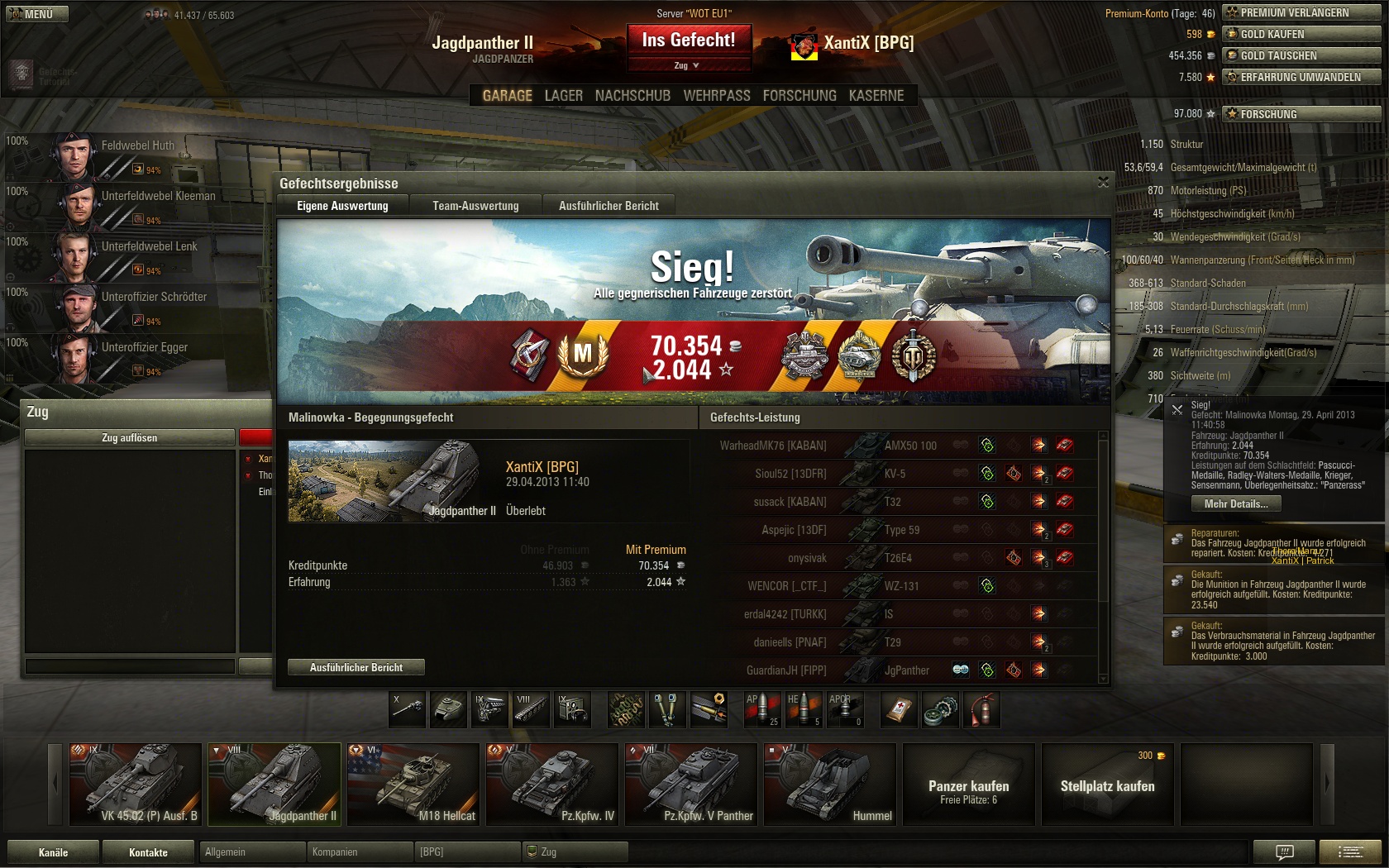
Task: Switch to the LAGER tab
Action: (563, 96)
